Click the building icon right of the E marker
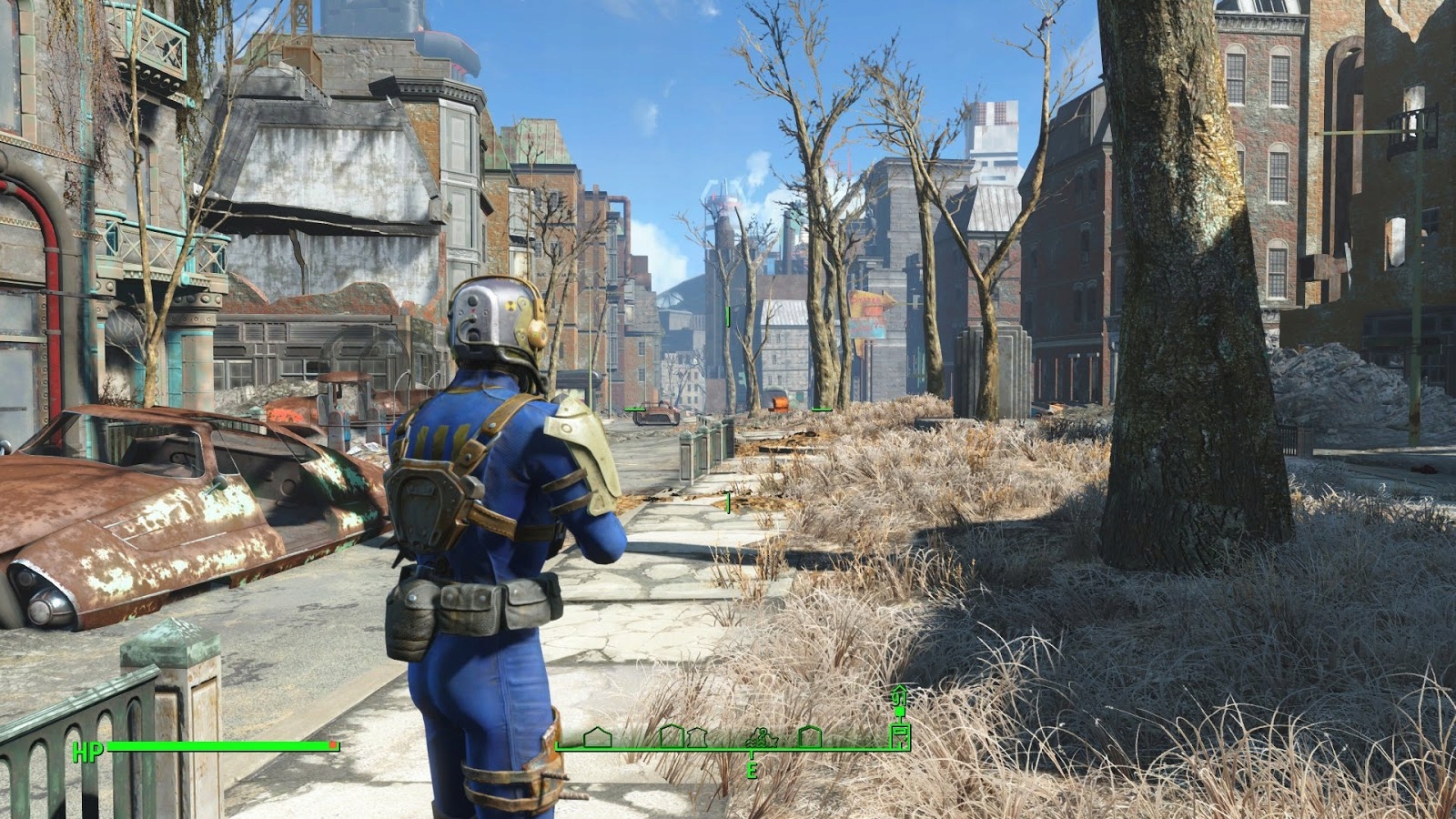 pos(810,735)
